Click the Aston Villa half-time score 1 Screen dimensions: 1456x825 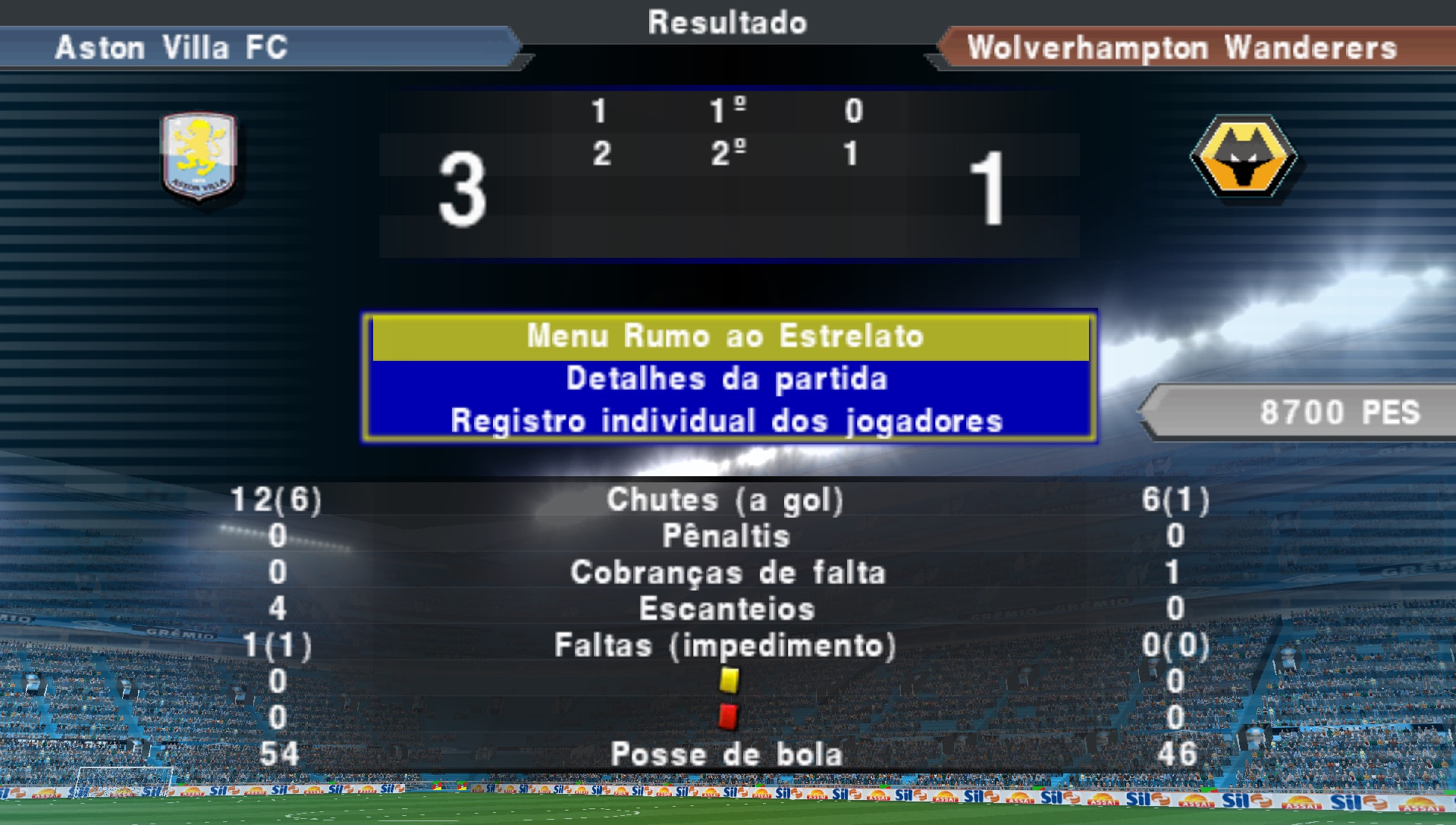click(599, 111)
